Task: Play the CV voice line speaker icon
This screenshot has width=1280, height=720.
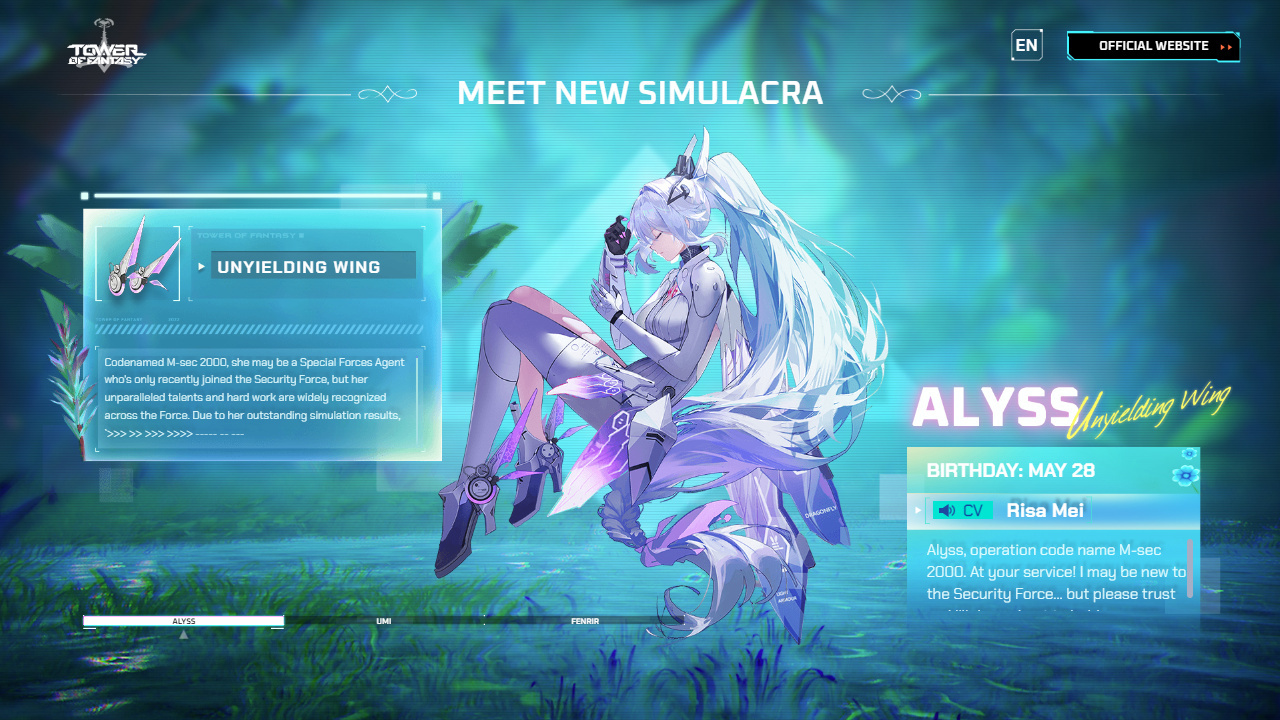Action: (x=947, y=511)
